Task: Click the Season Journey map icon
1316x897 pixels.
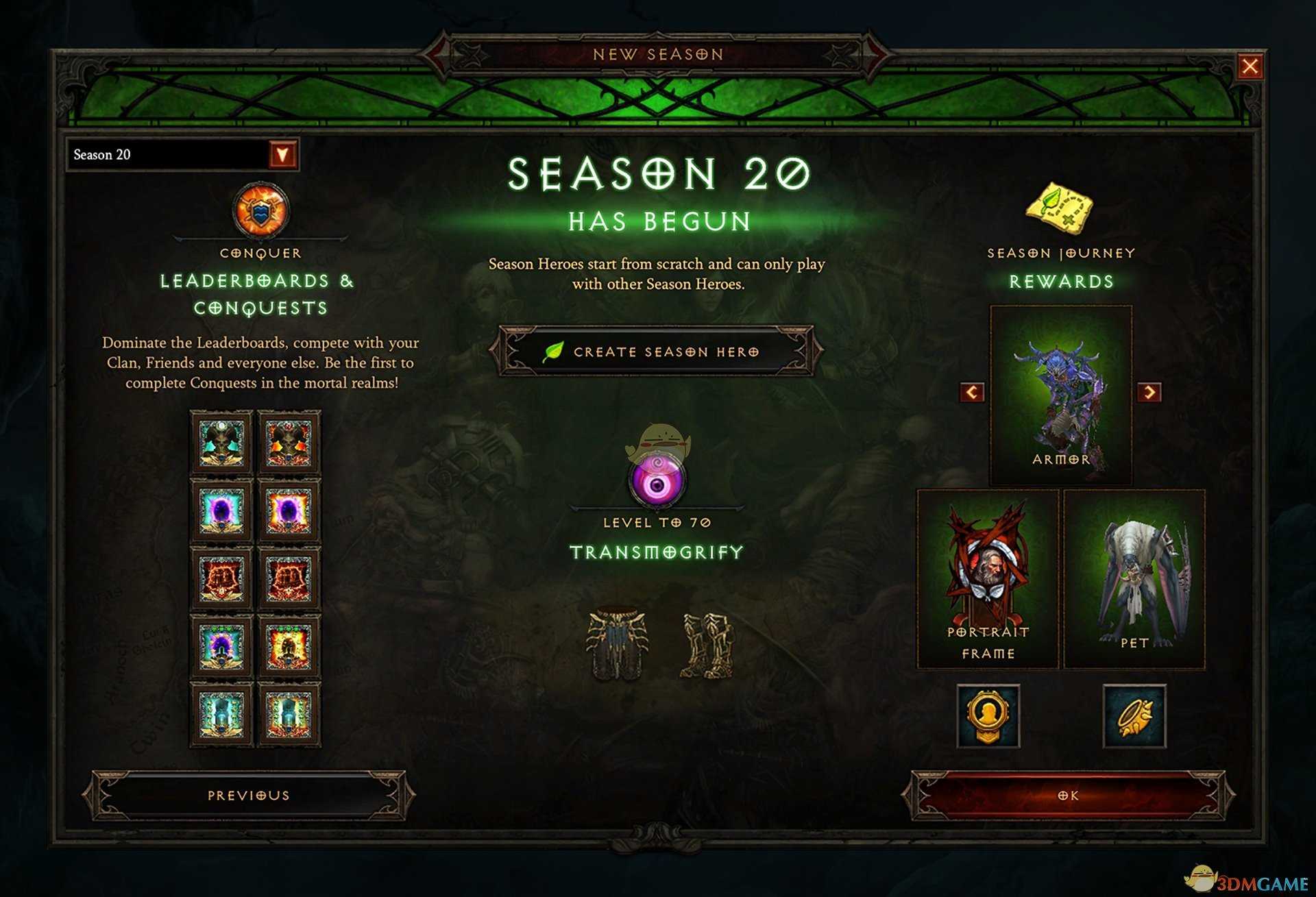Action: click(x=1059, y=208)
